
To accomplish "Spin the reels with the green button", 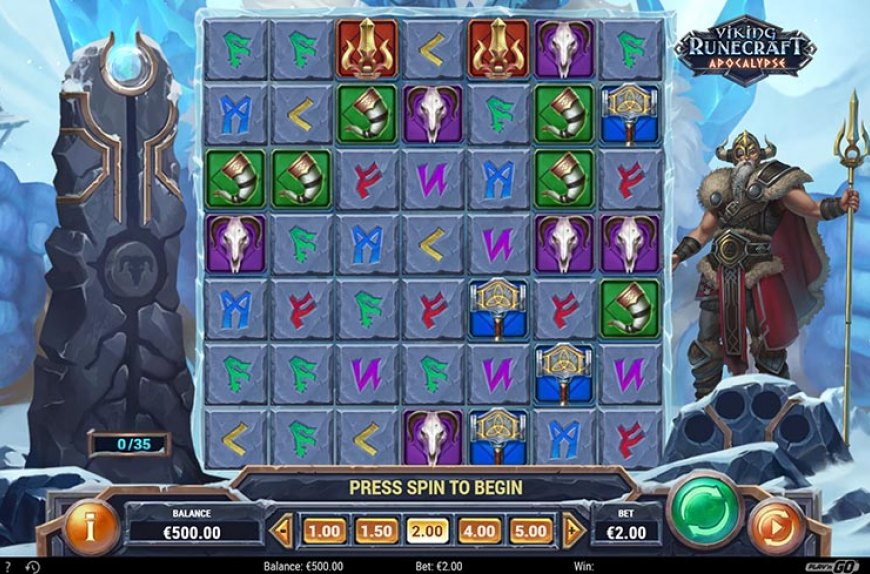I will (x=705, y=510).
